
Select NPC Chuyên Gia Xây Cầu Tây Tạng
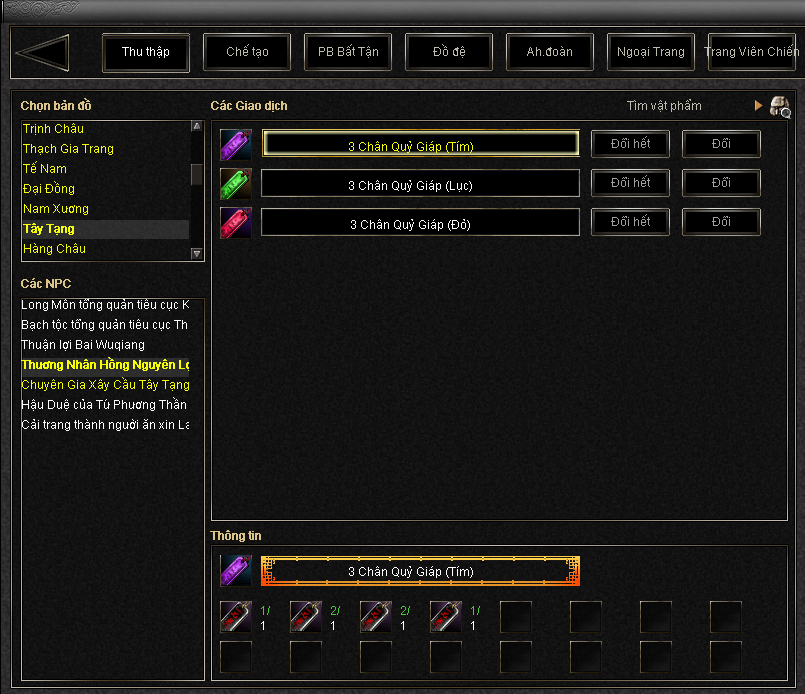coord(105,385)
